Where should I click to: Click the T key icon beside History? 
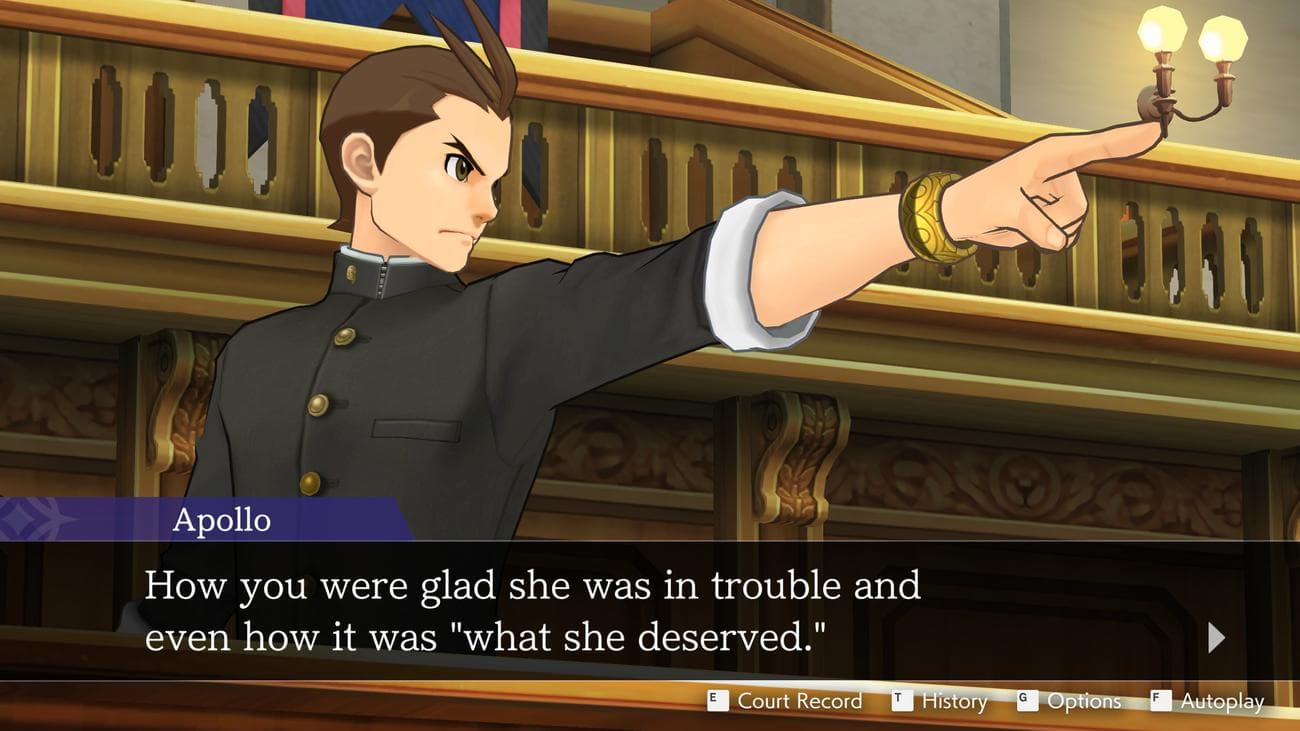coord(904,701)
